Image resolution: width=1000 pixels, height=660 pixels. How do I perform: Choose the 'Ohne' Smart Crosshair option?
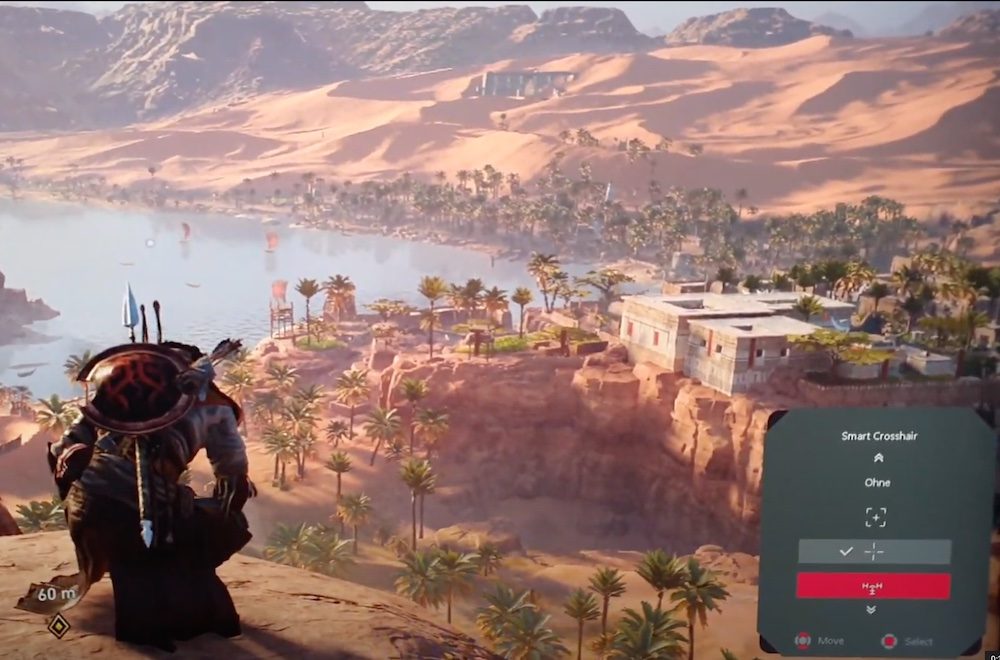click(x=876, y=483)
